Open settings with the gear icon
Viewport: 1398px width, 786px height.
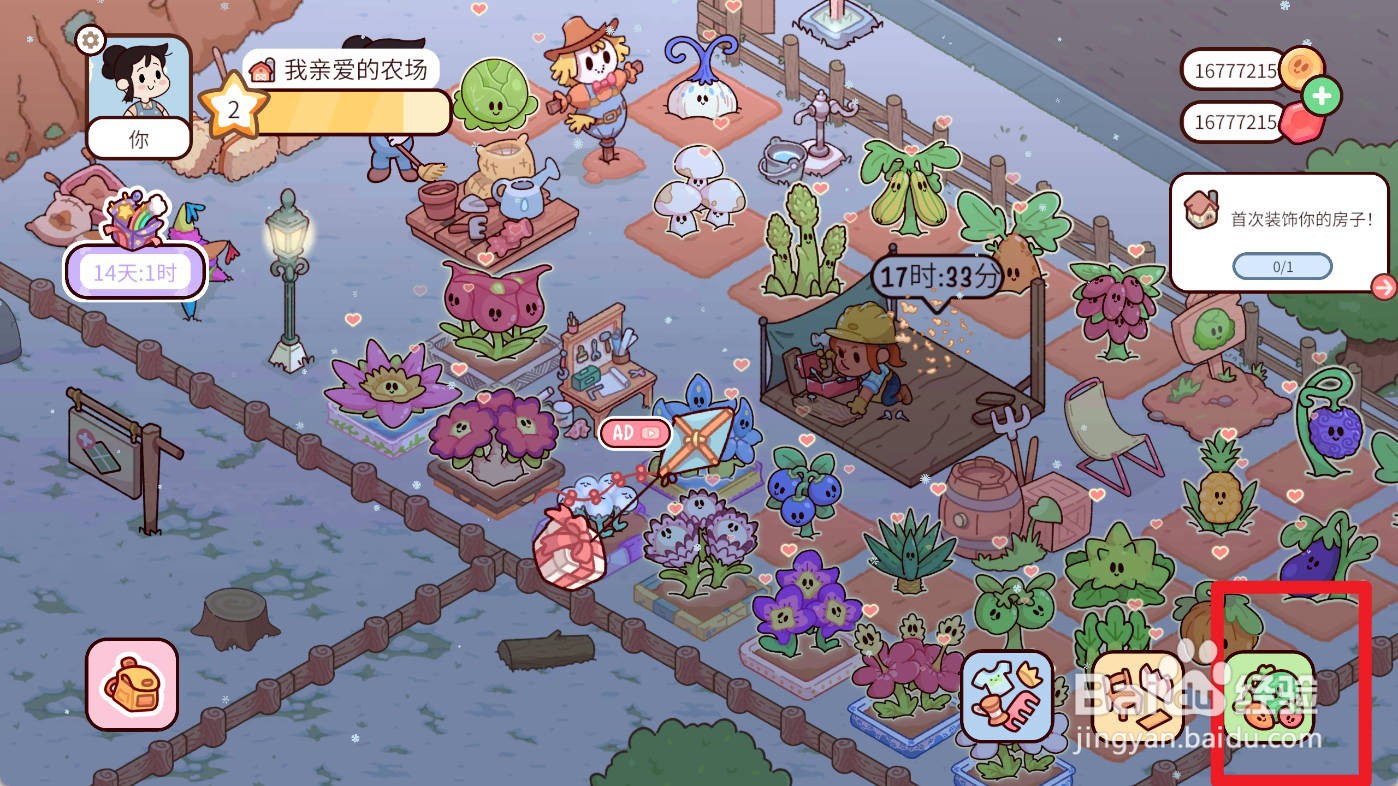click(90, 40)
